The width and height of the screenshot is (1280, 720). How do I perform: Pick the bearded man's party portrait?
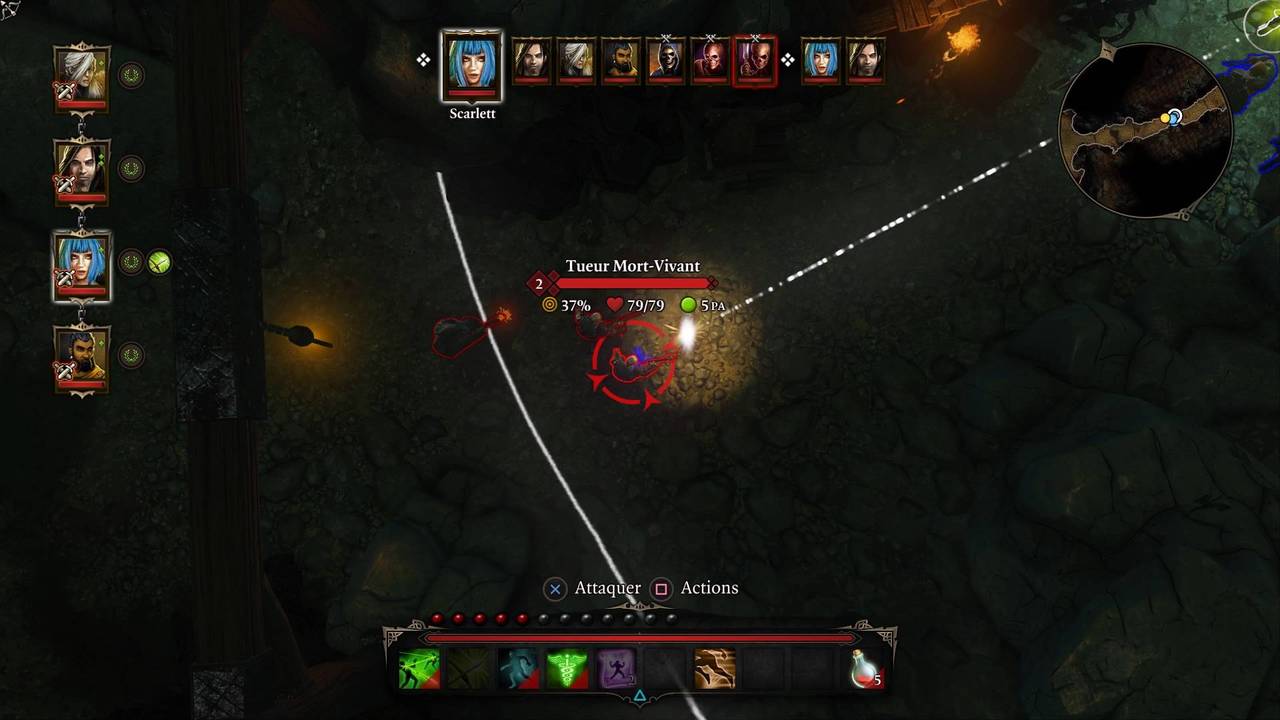(x=81, y=358)
